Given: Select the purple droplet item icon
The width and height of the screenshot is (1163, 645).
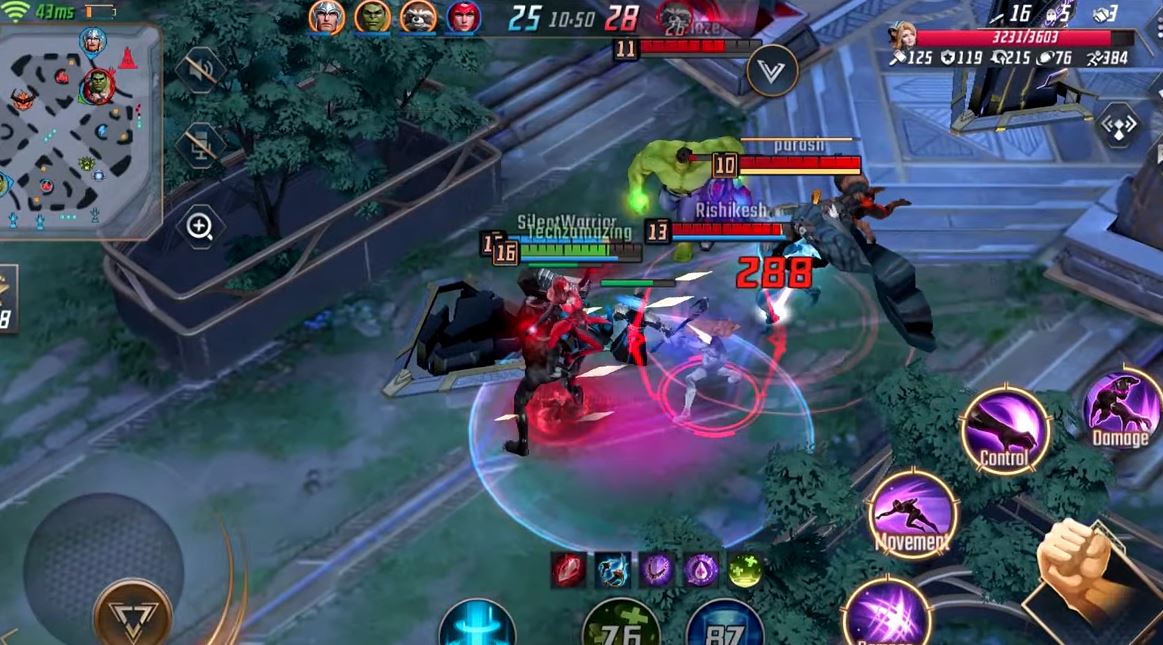Looking at the screenshot, I should pos(700,569).
